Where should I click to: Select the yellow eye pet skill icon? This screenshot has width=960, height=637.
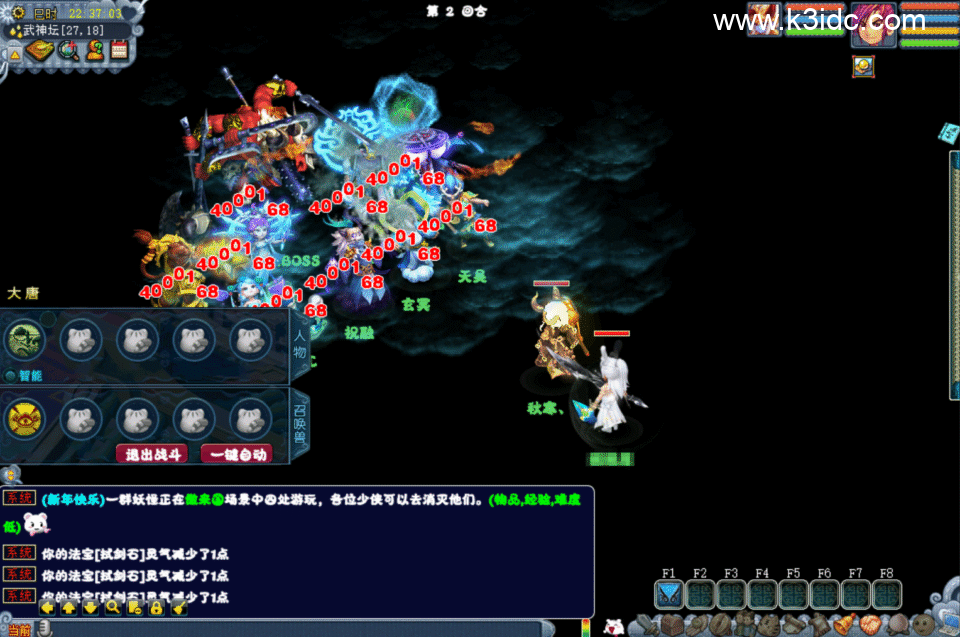tap(25, 418)
